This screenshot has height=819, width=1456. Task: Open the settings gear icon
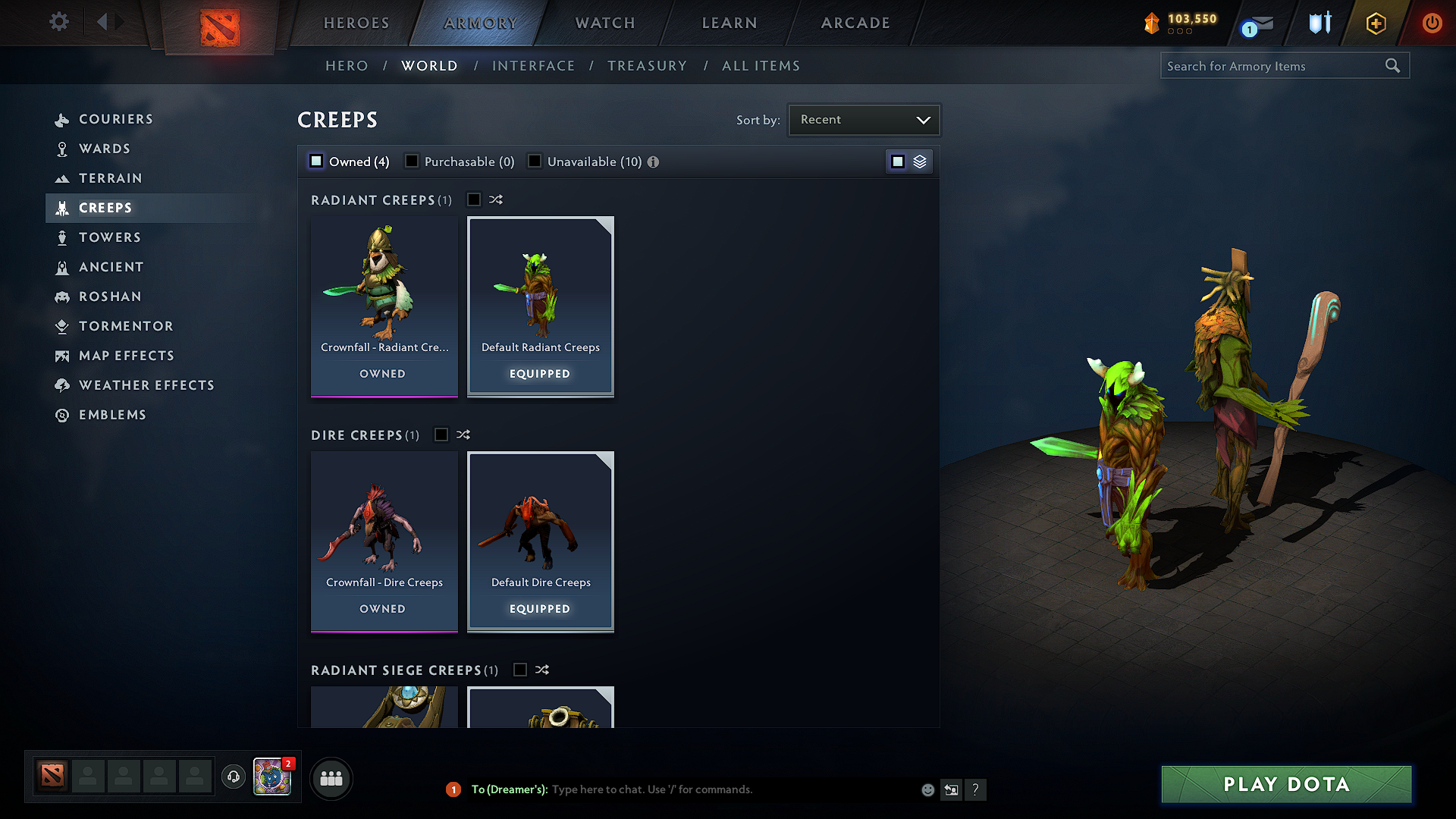pos(58,22)
